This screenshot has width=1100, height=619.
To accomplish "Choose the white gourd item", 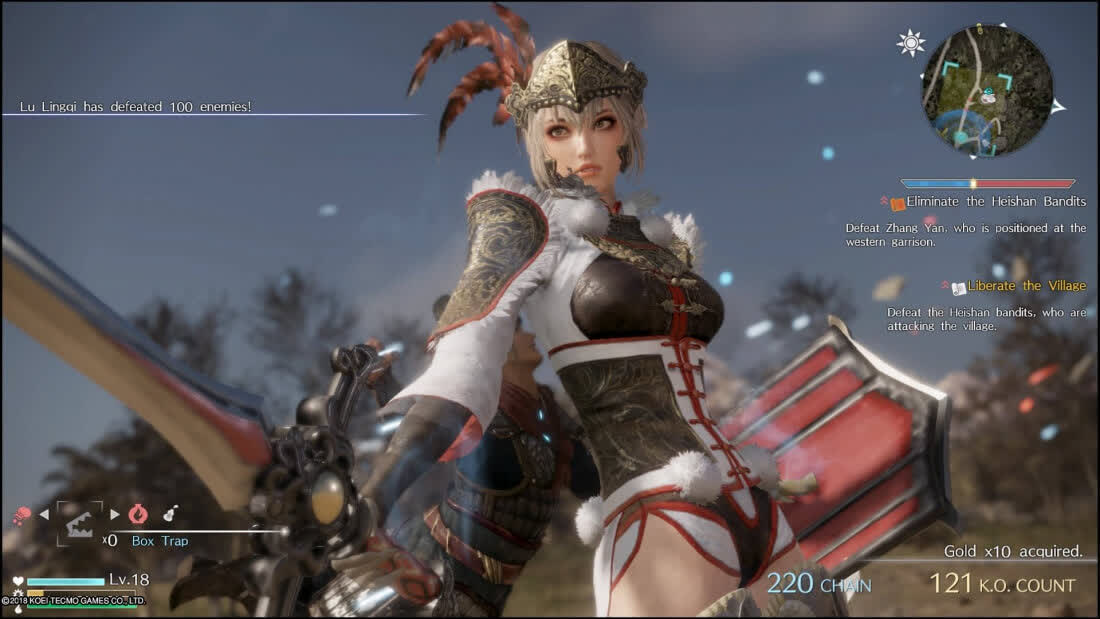I will pos(171,514).
